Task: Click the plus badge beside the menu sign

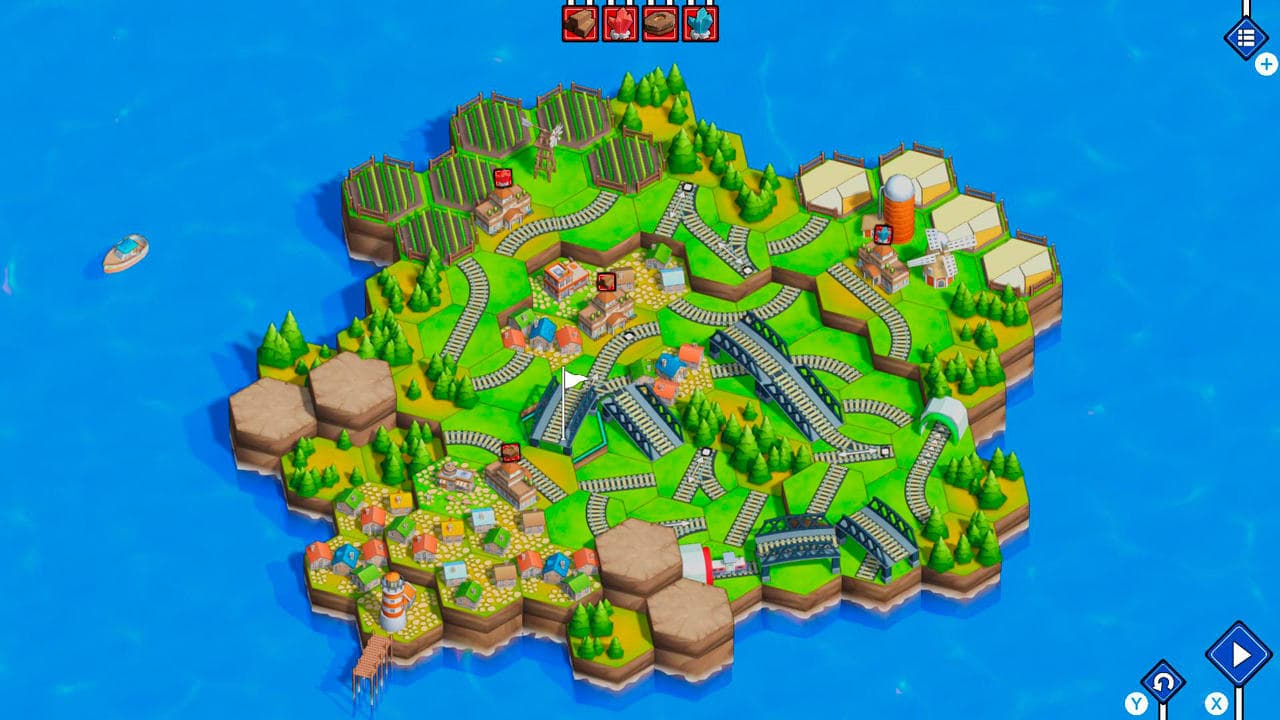Action: tap(1264, 62)
